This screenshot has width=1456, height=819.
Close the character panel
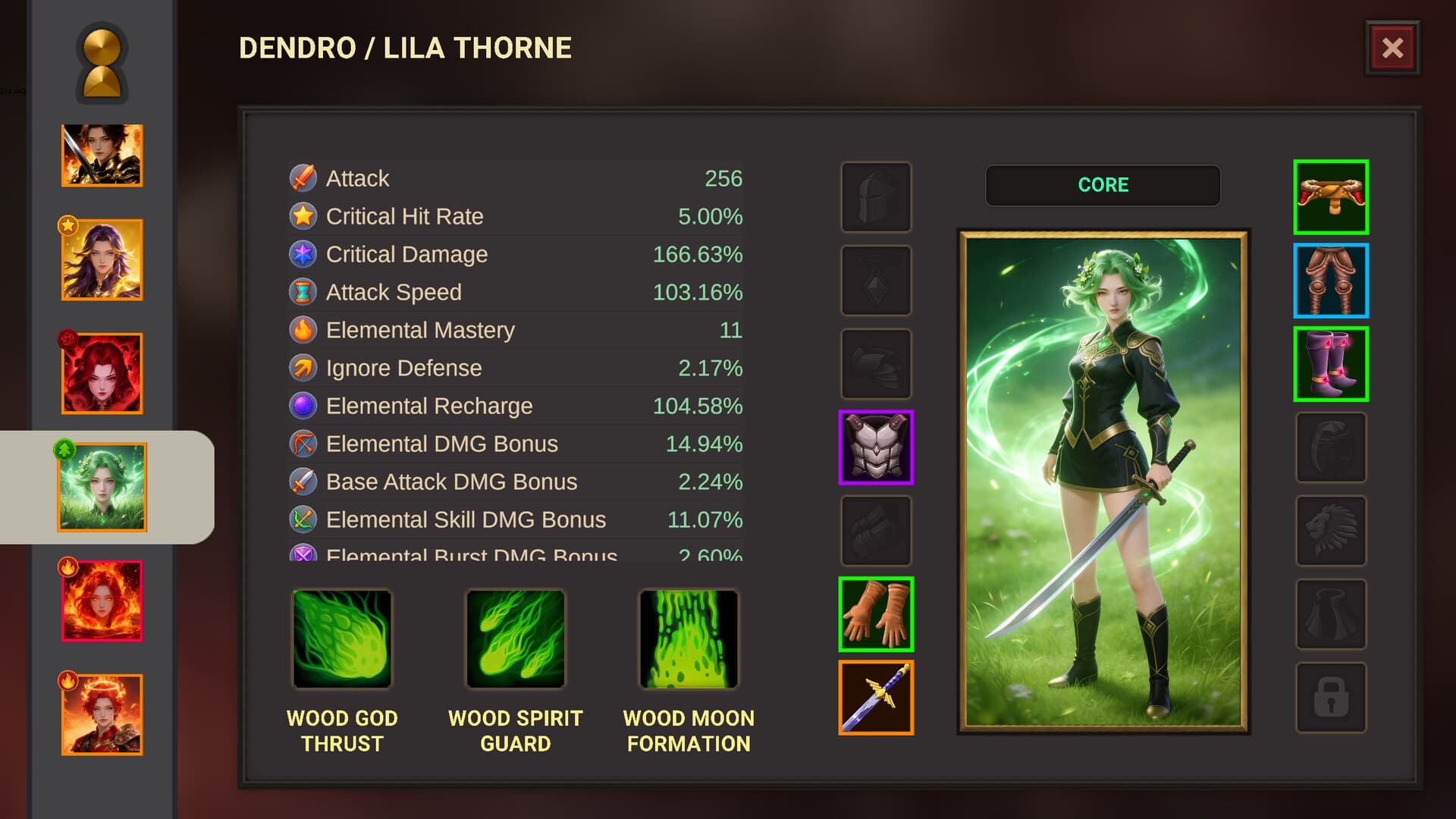[x=1392, y=48]
